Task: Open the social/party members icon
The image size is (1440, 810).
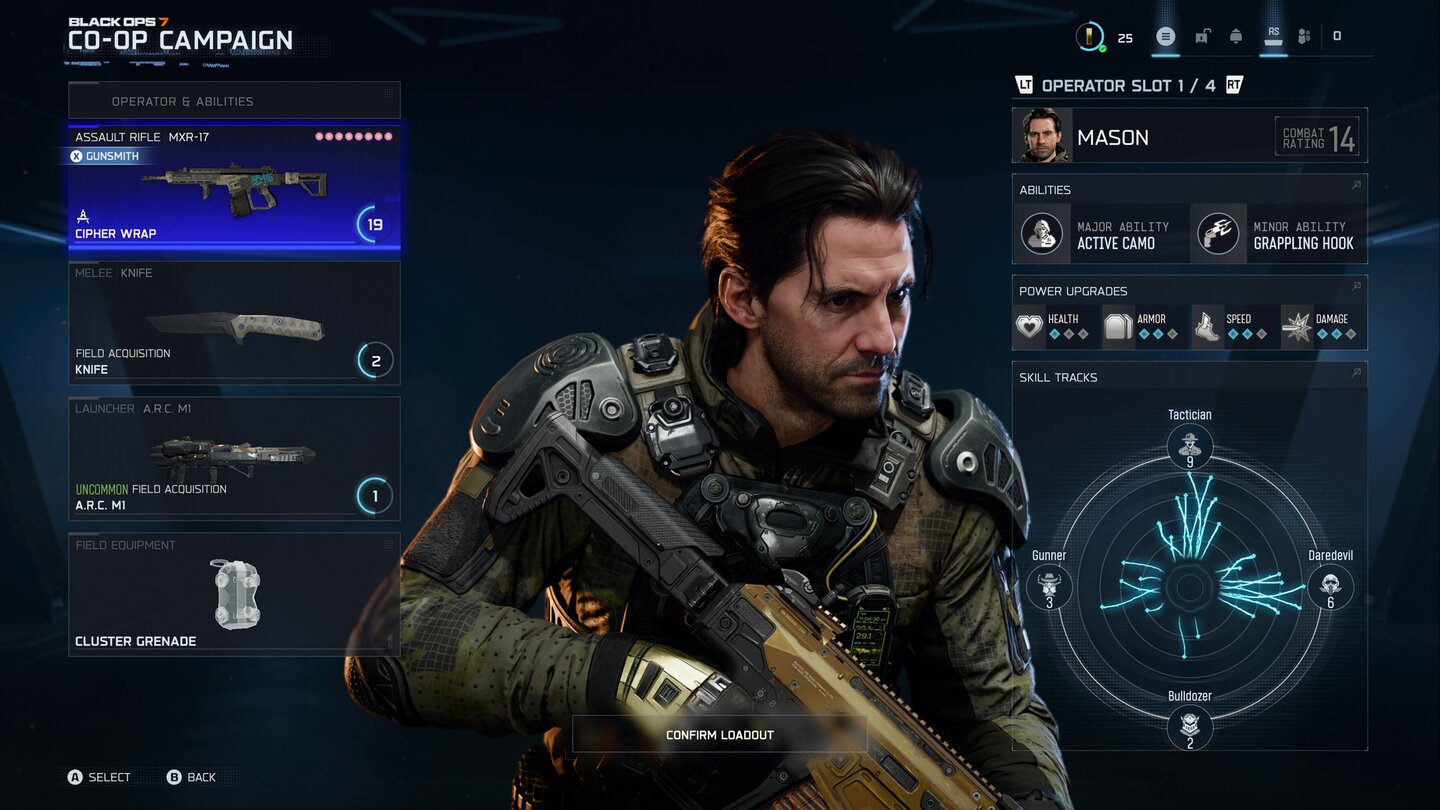Action: [x=1304, y=34]
